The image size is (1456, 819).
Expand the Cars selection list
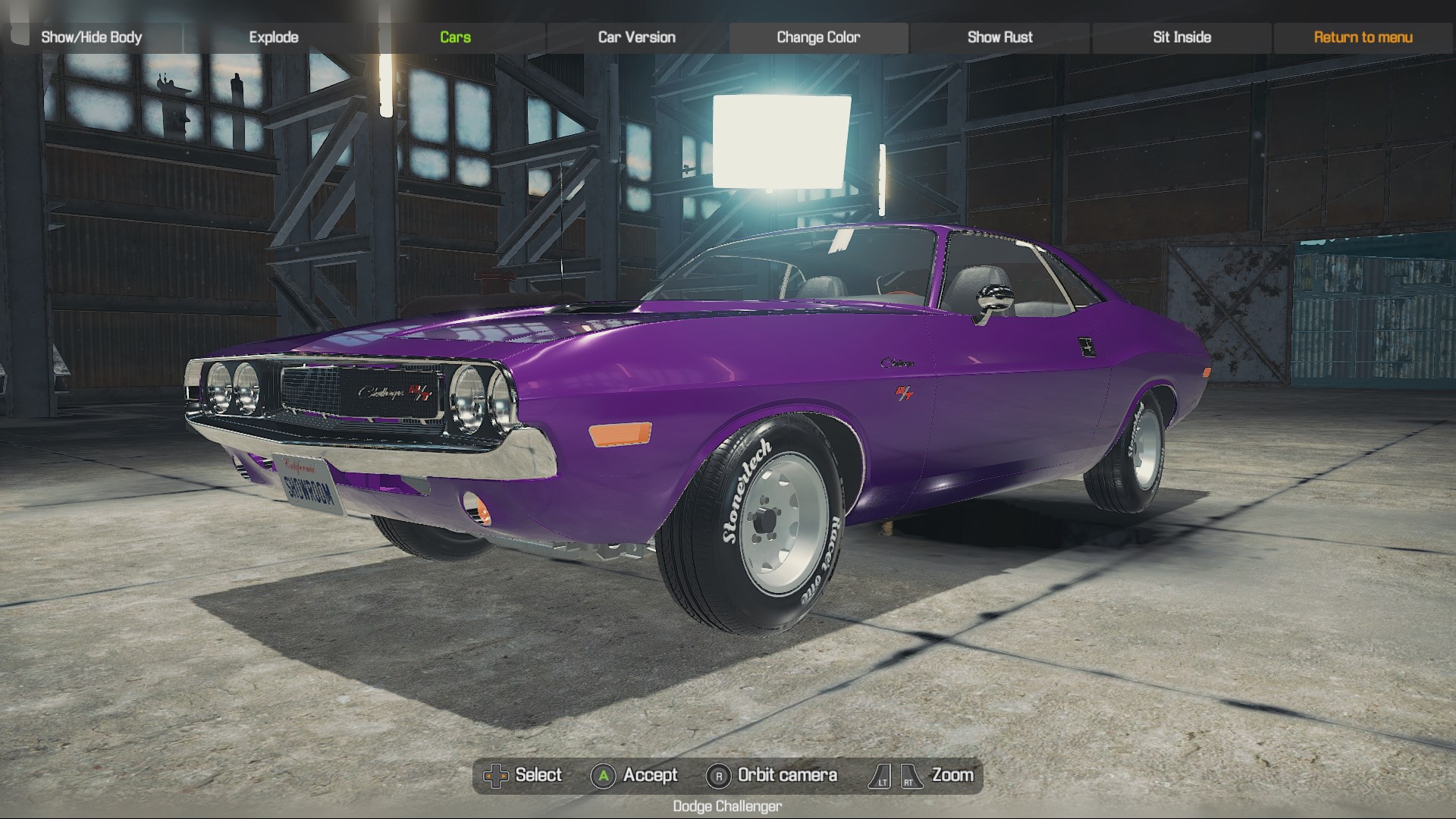point(455,36)
